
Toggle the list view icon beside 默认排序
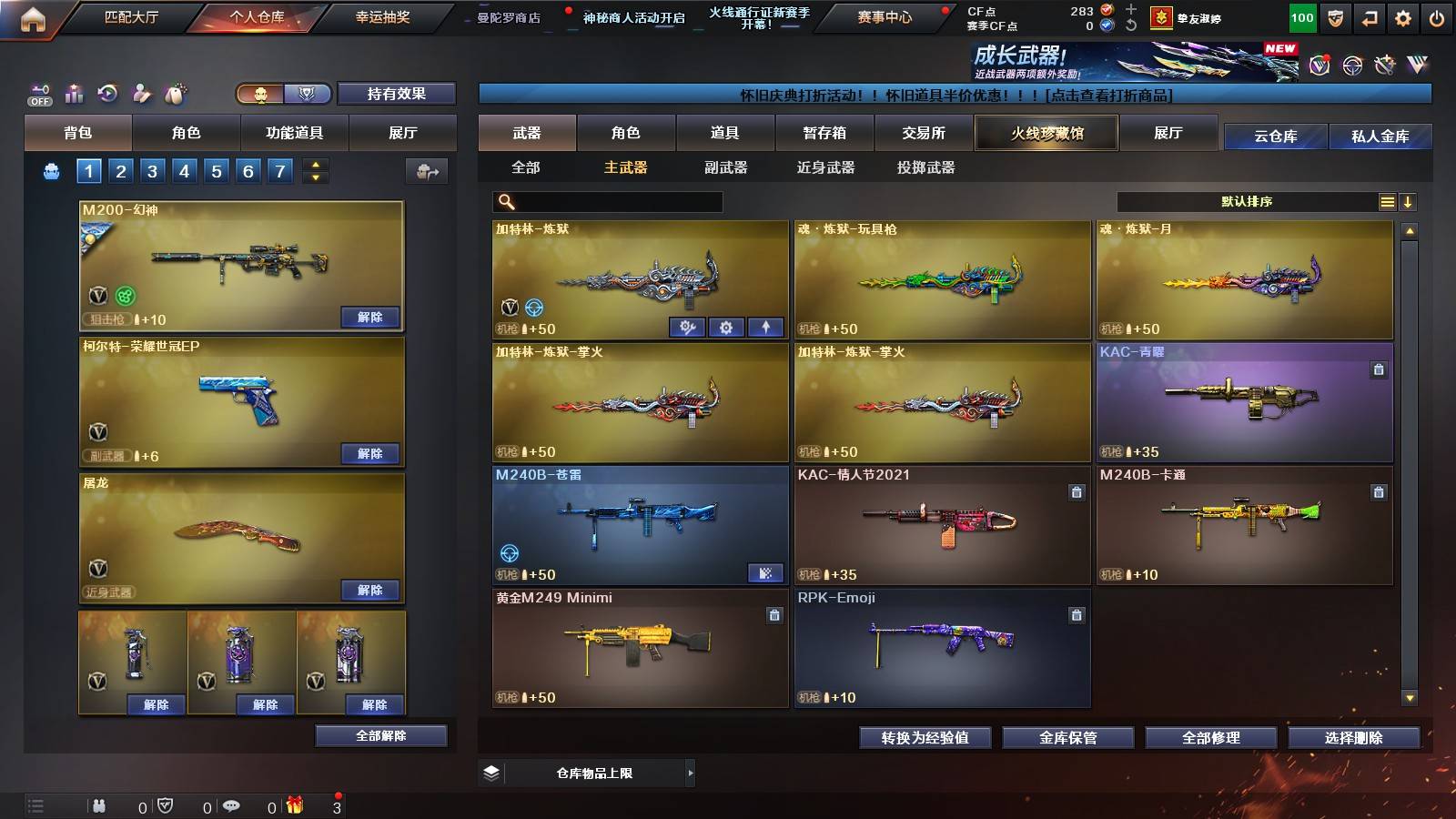coord(1385,201)
